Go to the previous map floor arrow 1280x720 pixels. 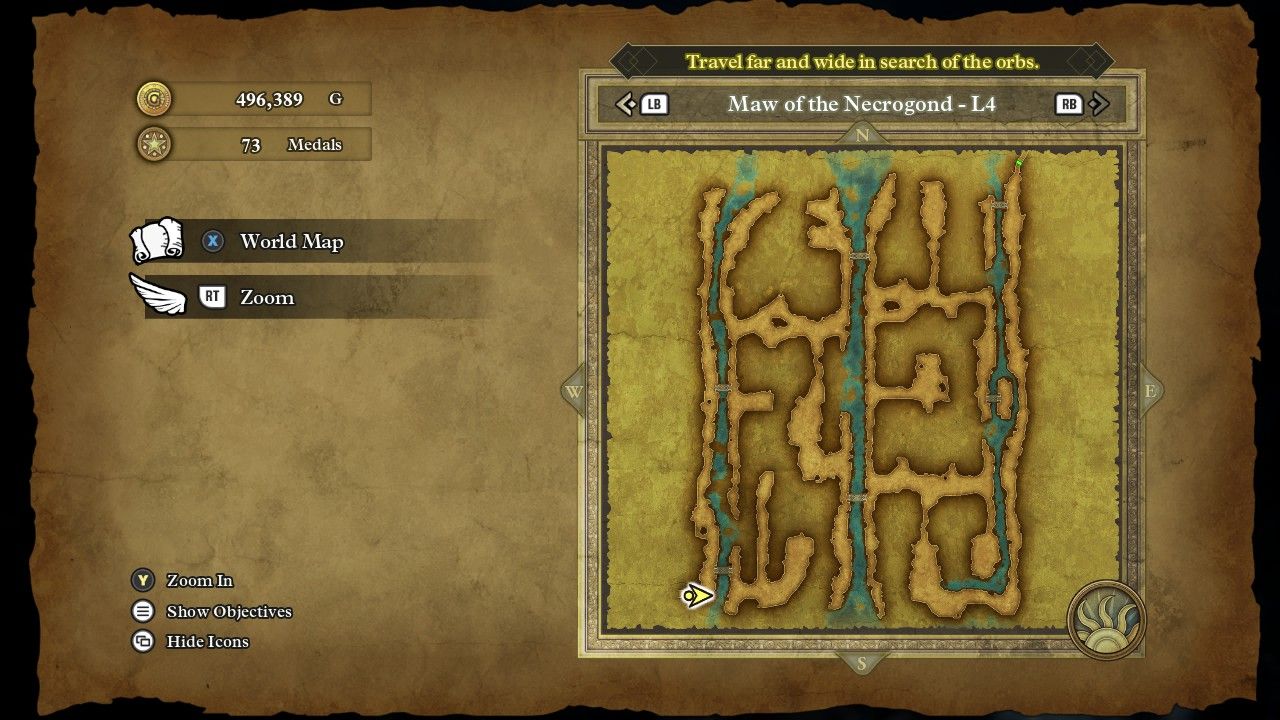coord(626,104)
